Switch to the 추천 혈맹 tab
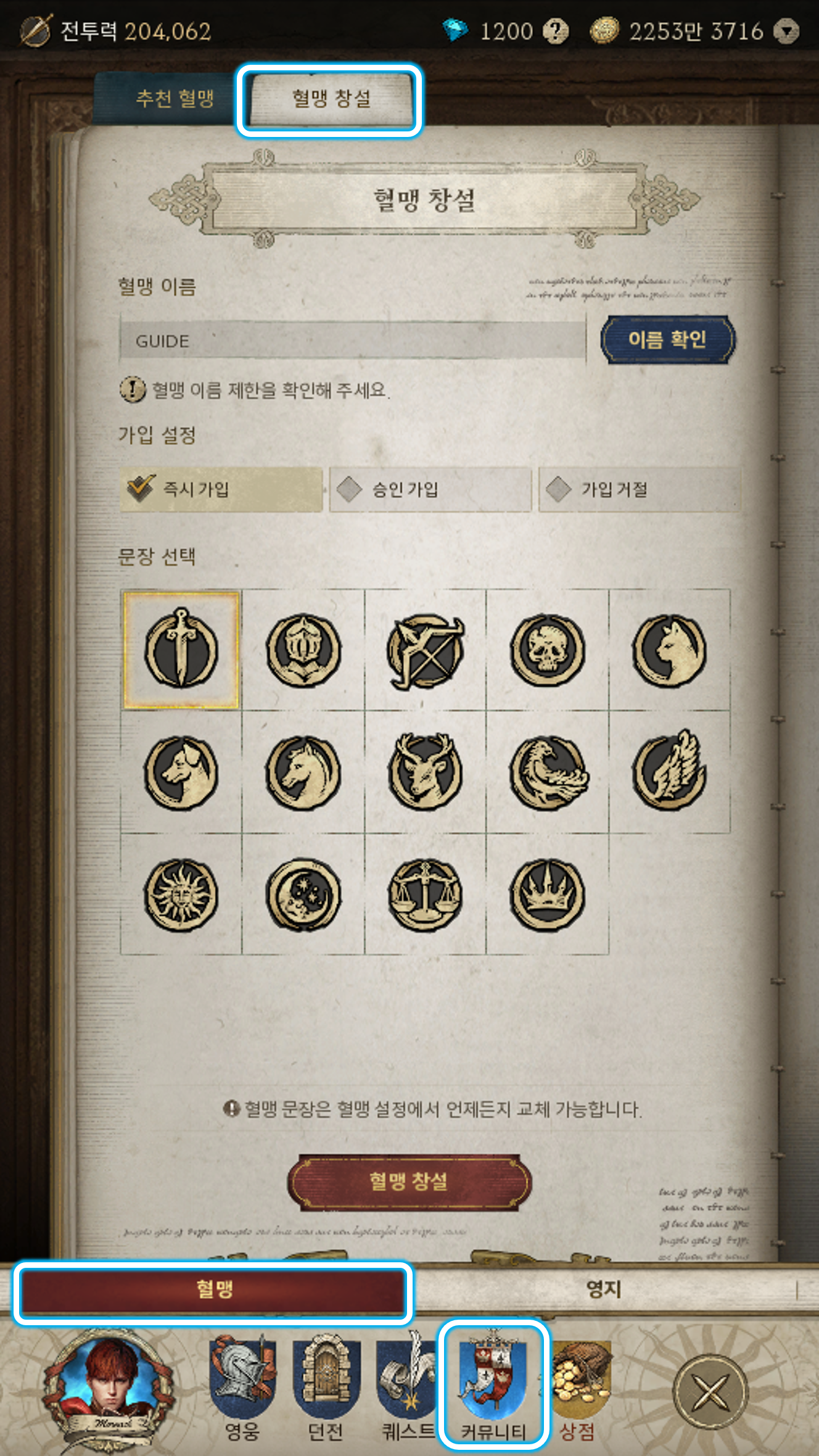Image resolution: width=819 pixels, height=1456 pixels. click(x=175, y=99)
